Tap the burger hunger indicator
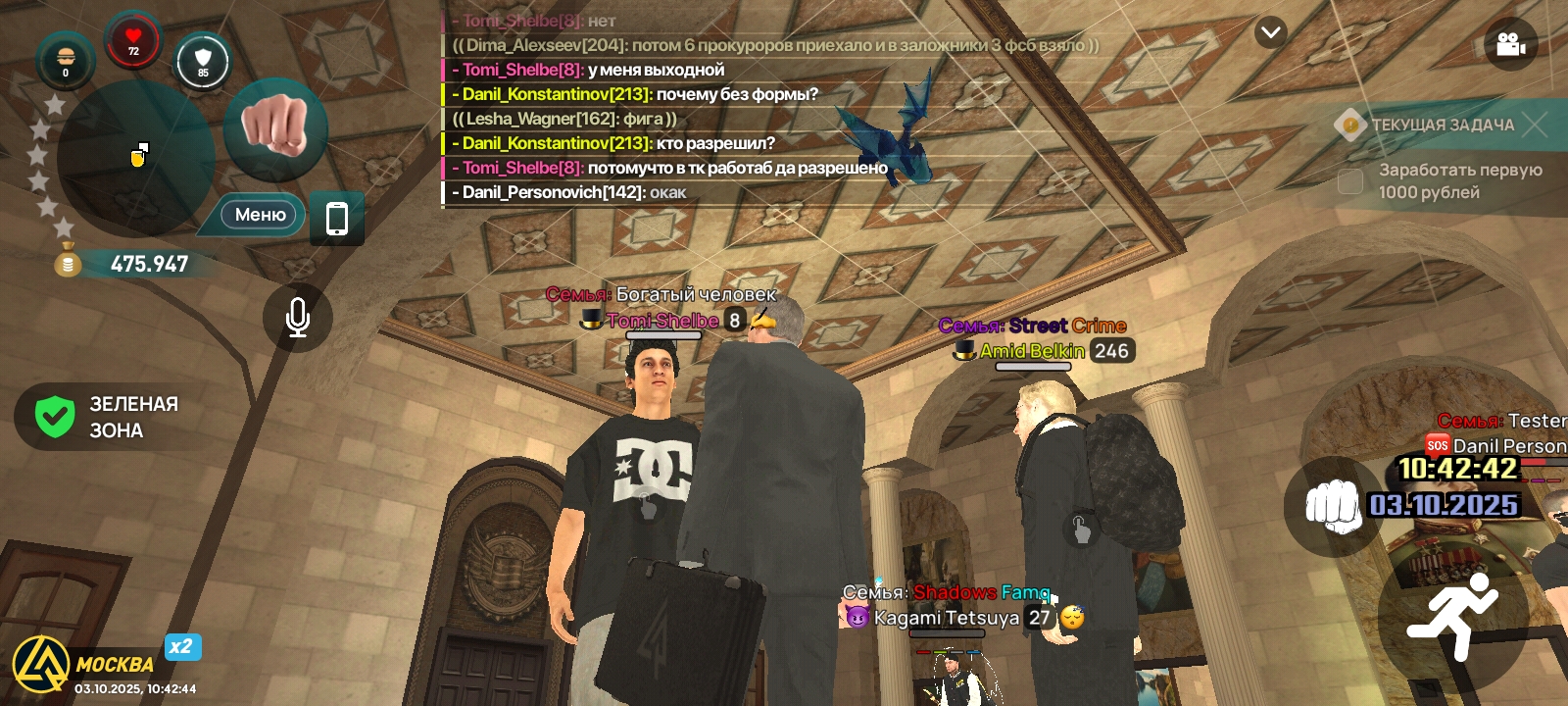This screenshot has width=1568, height=706. tap(65, 61)
